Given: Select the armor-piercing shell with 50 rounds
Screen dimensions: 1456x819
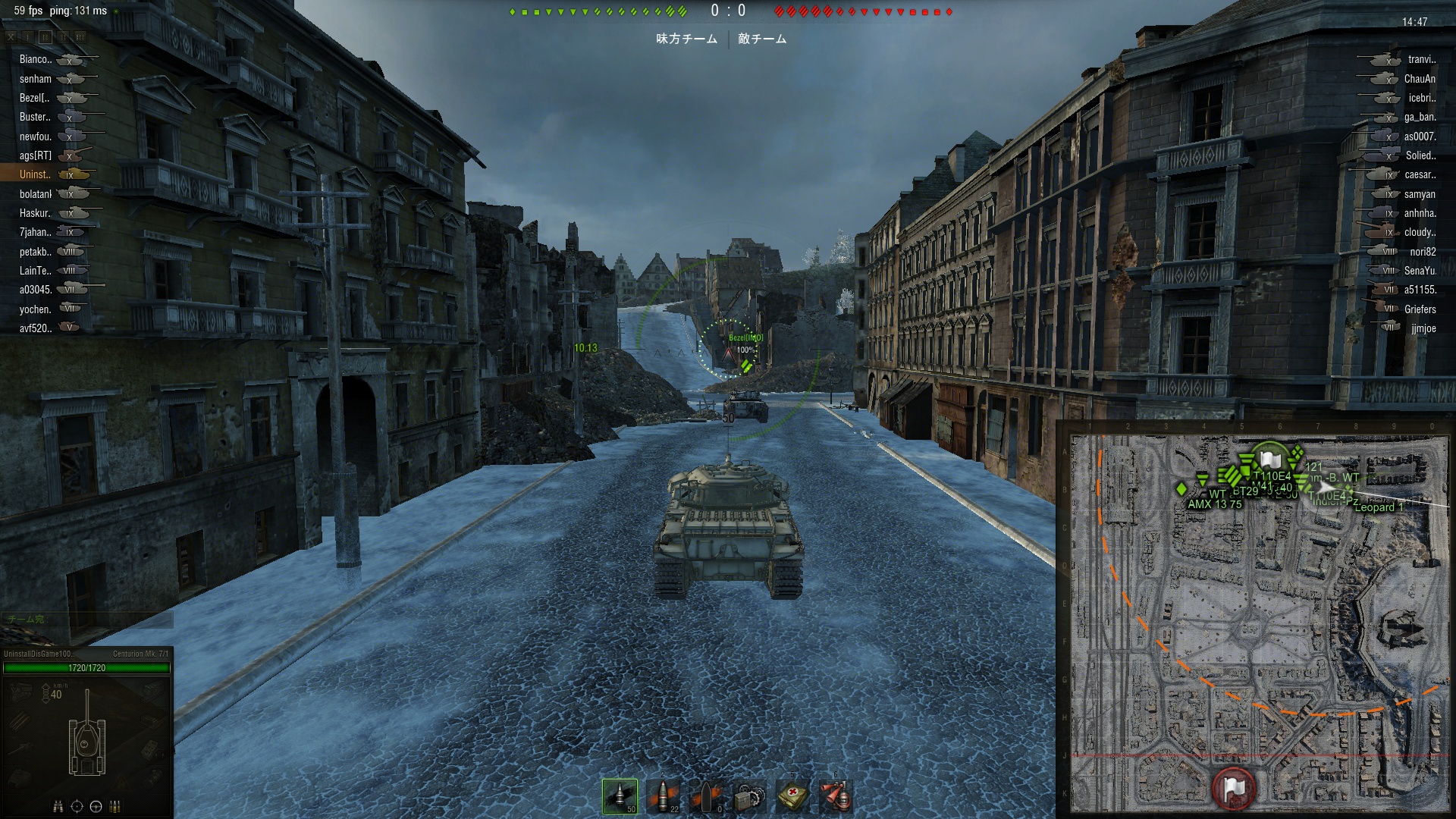Looking at the screenshot, I should pos(620,796).
